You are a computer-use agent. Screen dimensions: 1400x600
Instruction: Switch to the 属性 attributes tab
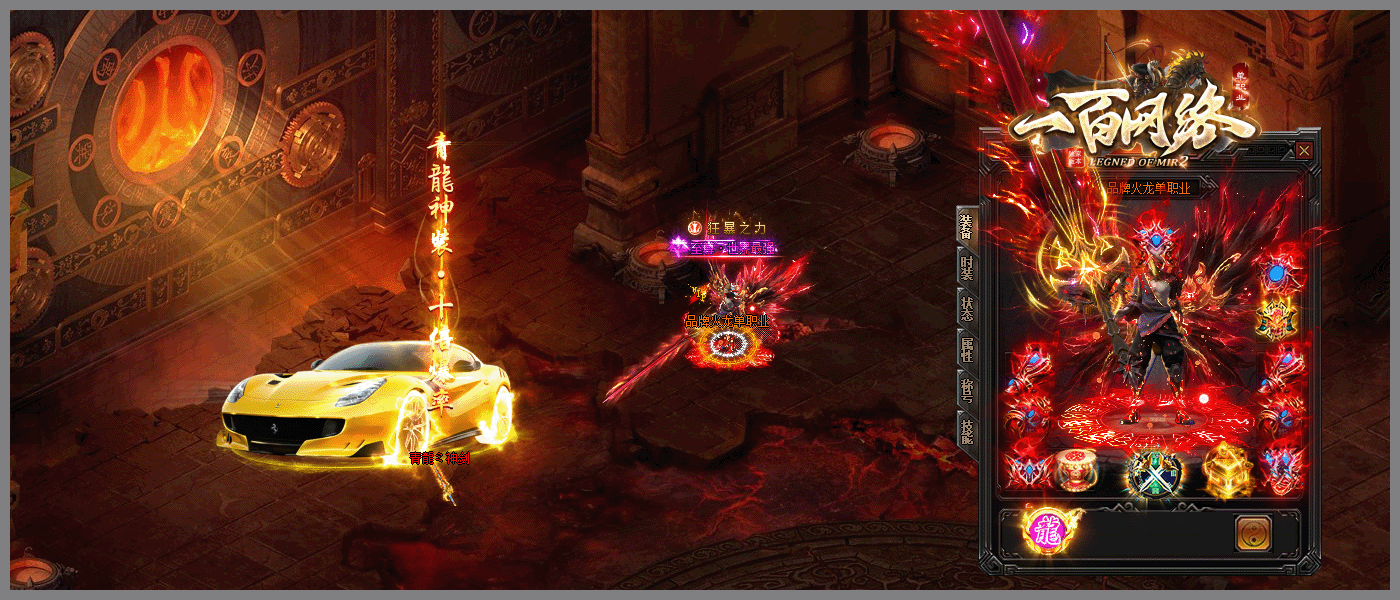(x=966, y=349)
